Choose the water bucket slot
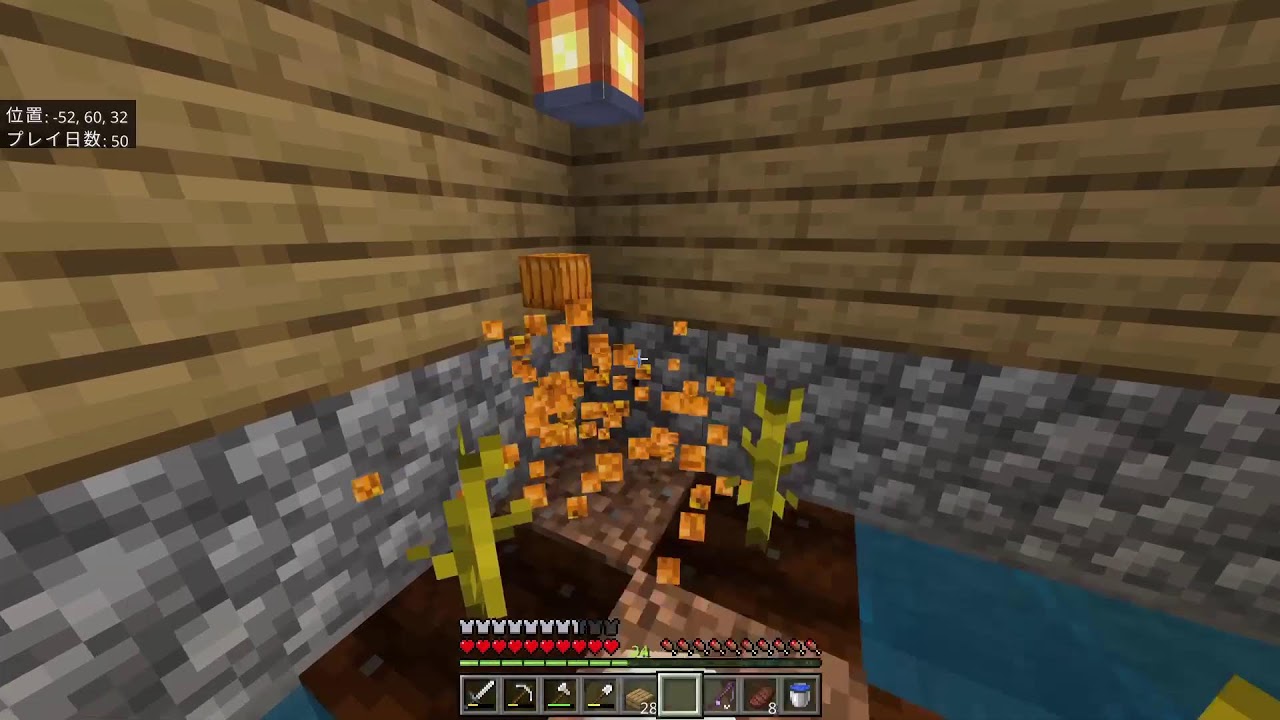 (x=800, y=694)
